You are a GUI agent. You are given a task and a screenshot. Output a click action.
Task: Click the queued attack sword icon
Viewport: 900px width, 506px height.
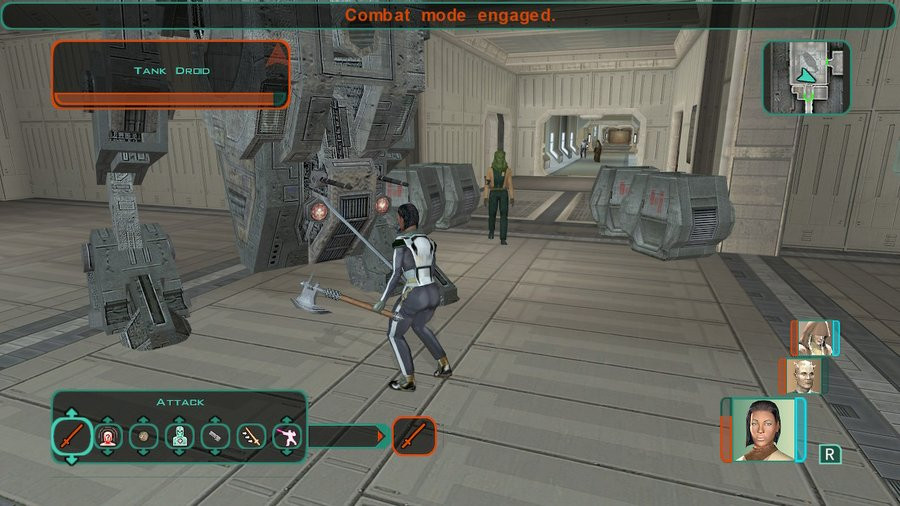[413, 436]
